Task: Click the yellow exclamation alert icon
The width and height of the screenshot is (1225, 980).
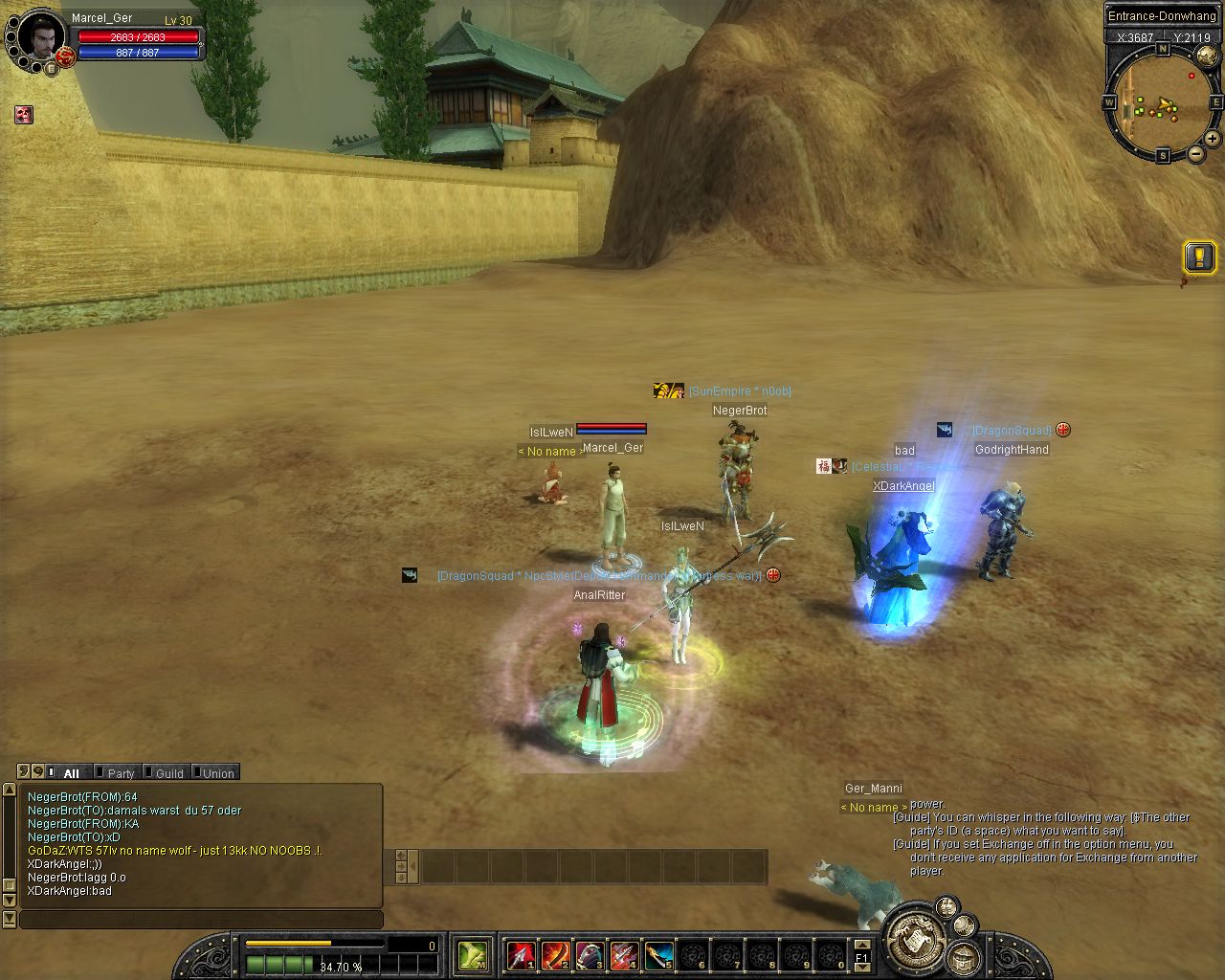Action: pyautogui.click(x=1199, y=256)
